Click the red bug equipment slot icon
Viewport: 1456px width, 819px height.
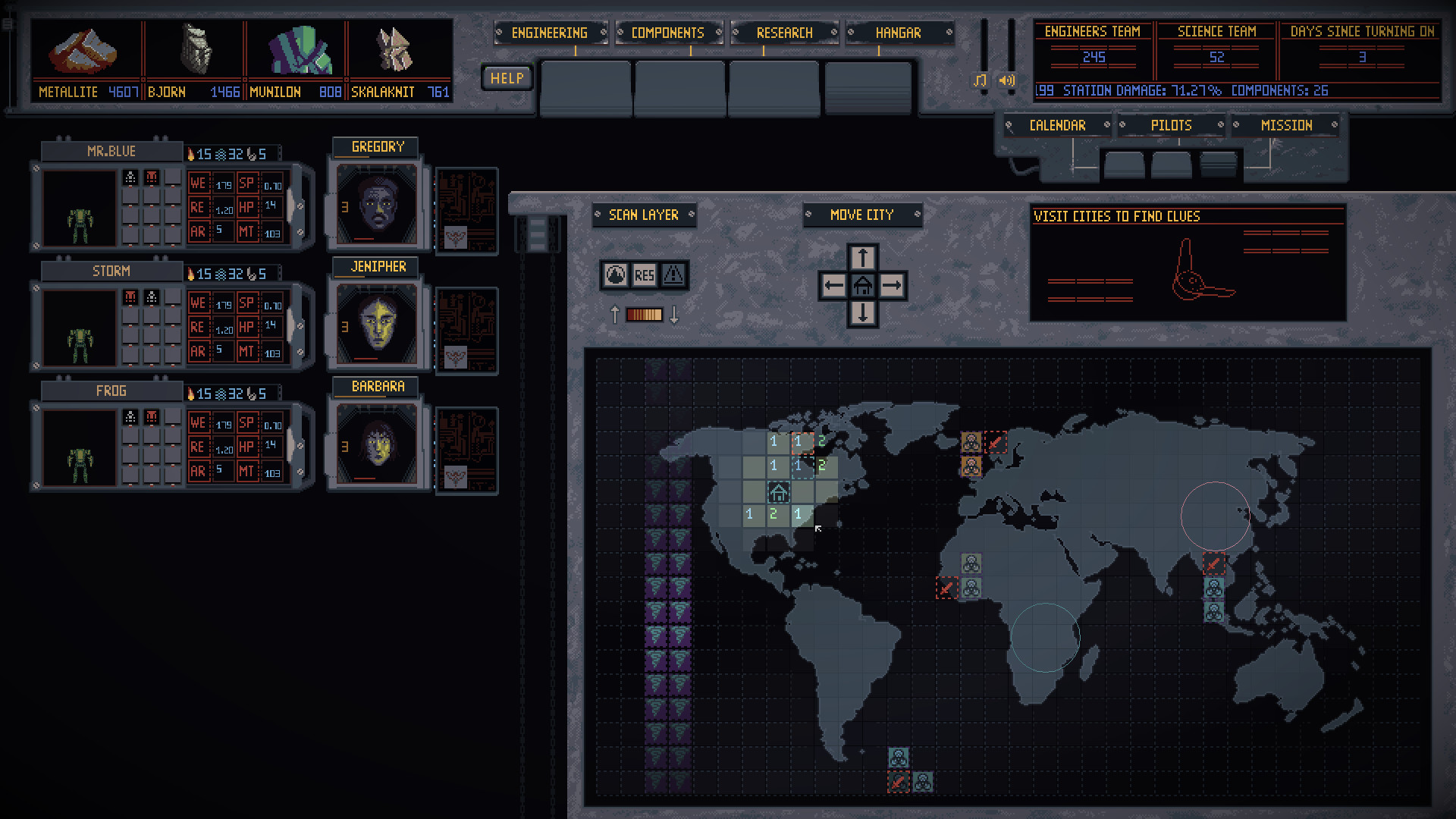tap(152, 177)
